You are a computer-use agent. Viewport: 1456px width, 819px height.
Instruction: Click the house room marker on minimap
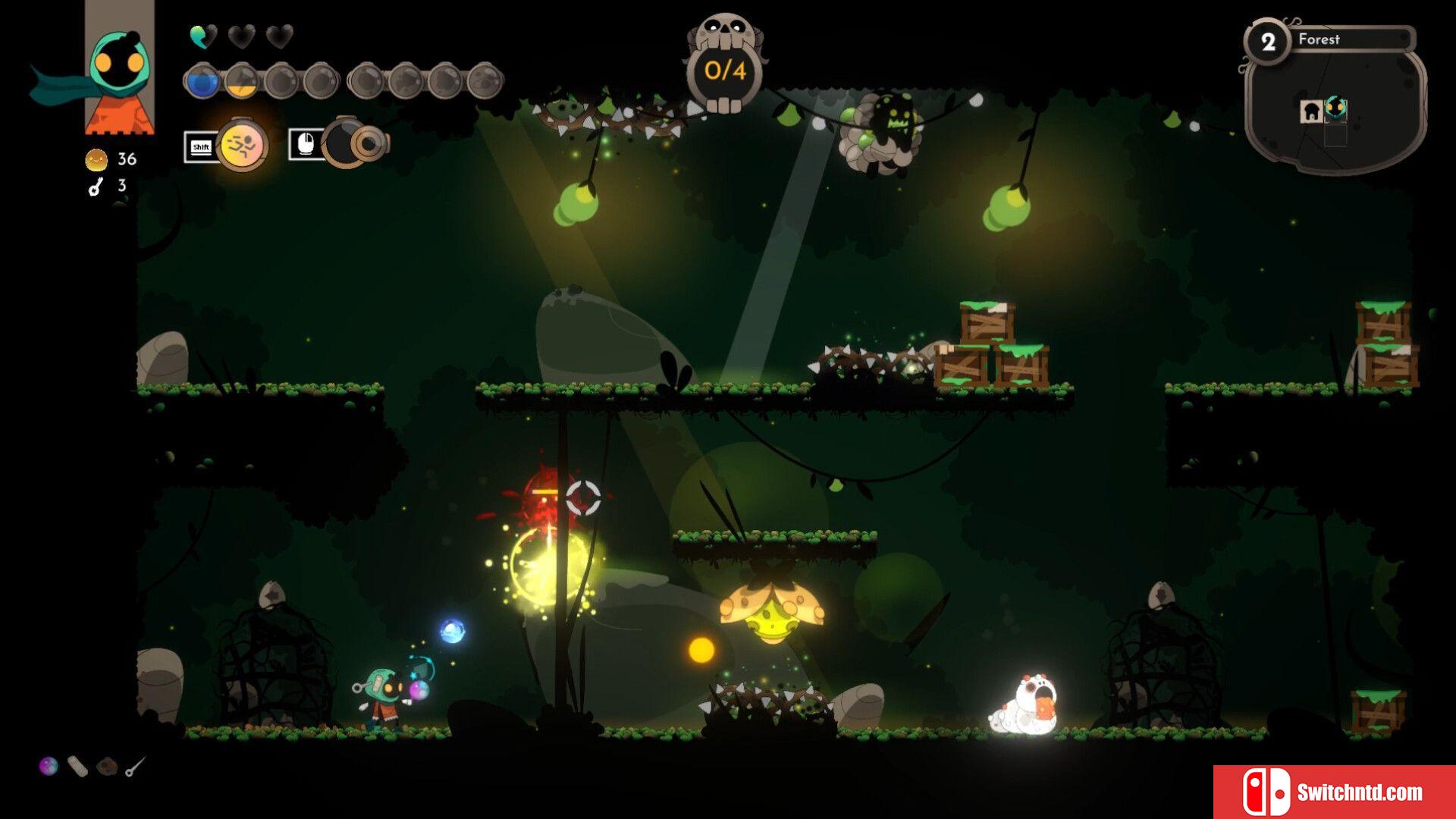[x=1310, y=111]
